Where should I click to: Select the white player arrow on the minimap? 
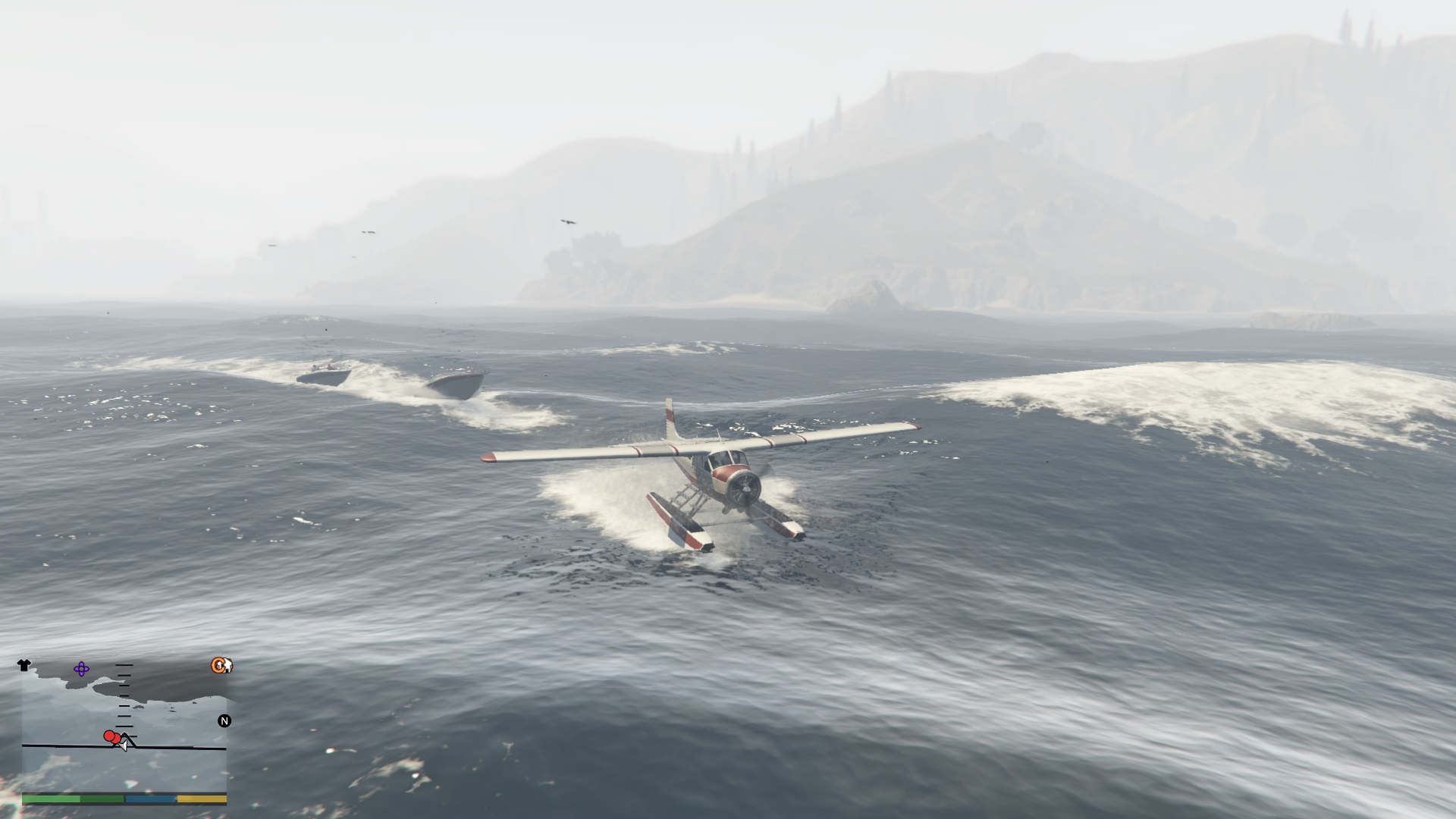124,746
